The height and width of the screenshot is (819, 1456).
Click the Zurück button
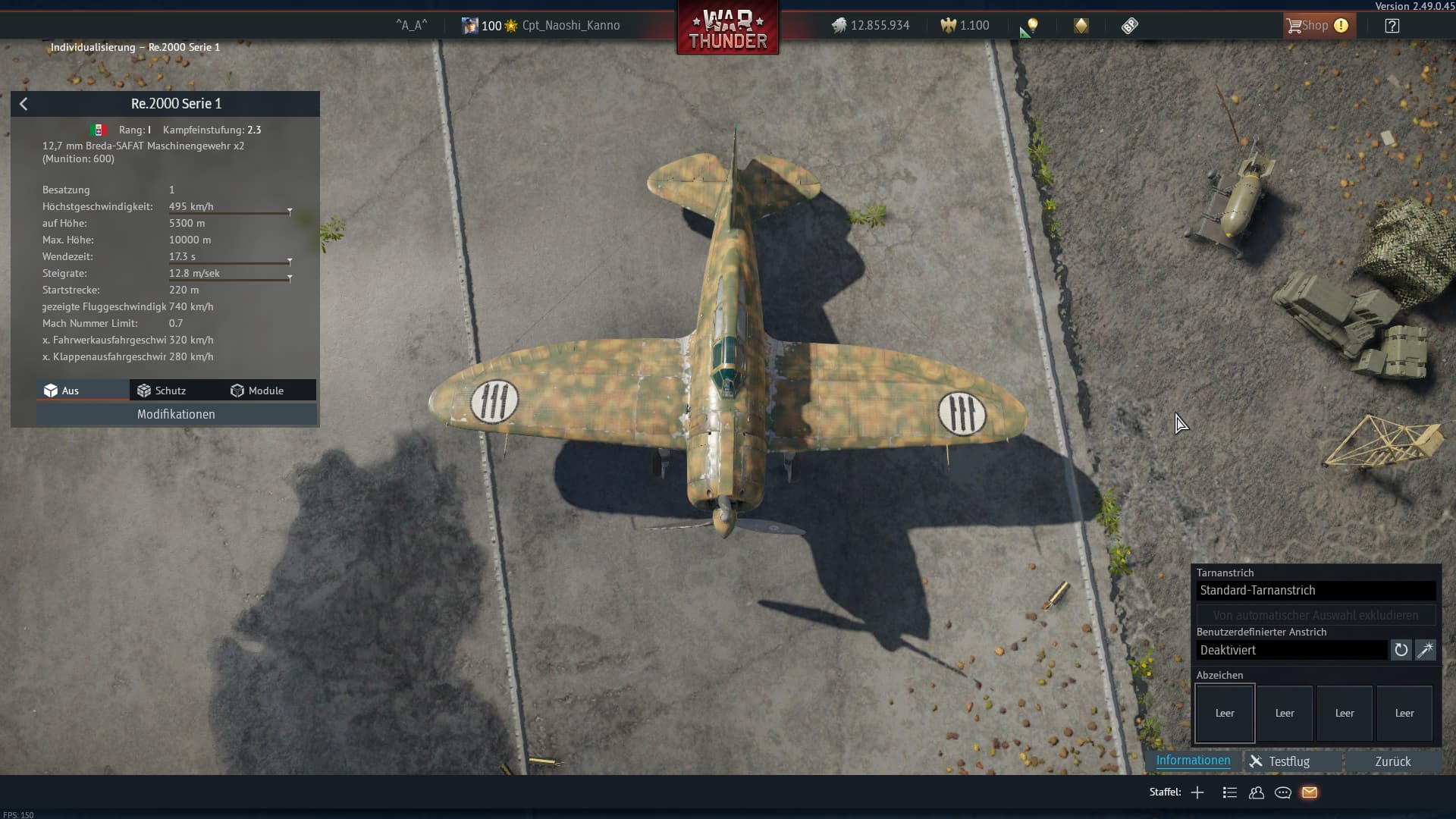(1392, 761)
